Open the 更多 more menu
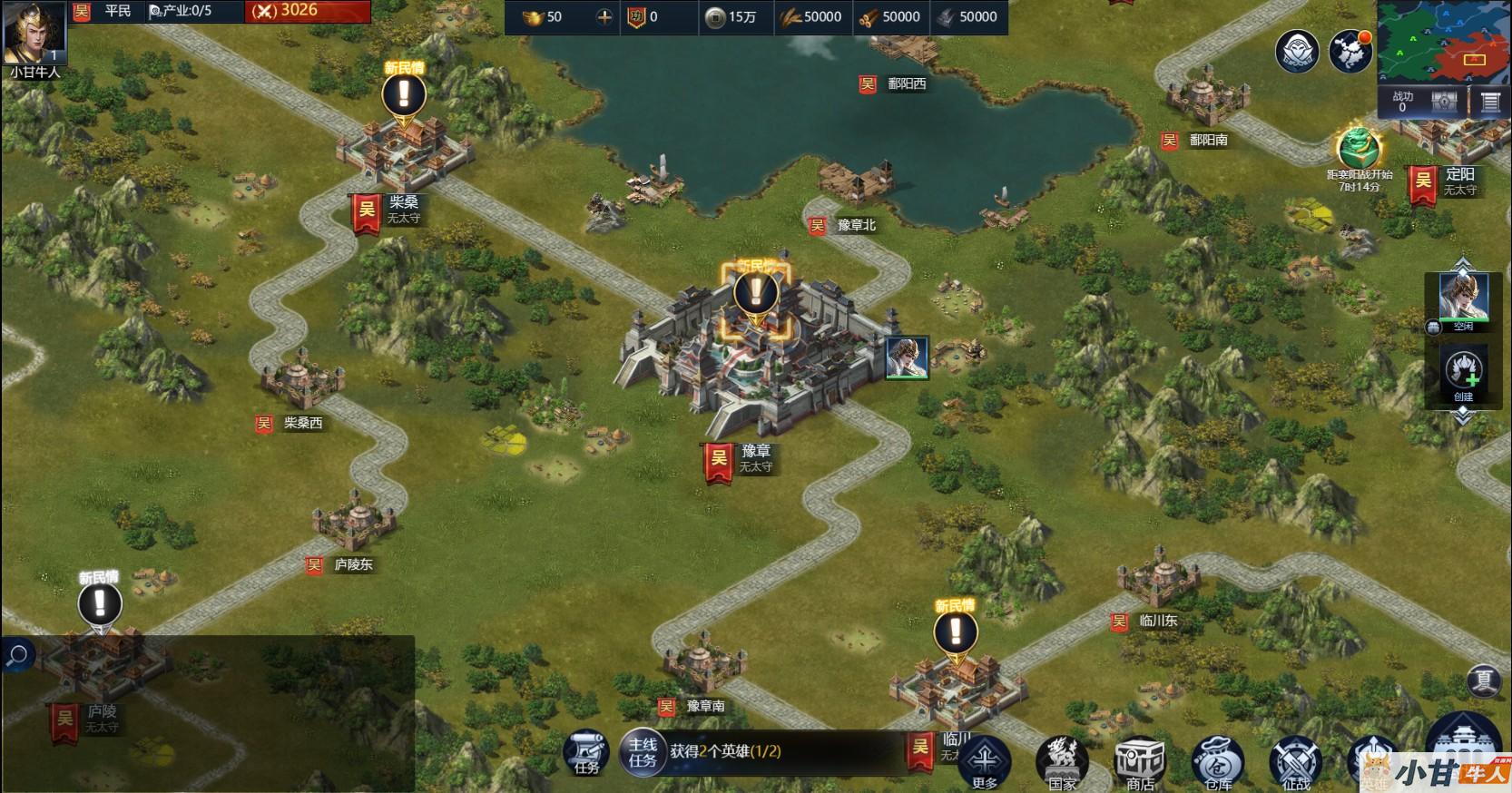 985,762
